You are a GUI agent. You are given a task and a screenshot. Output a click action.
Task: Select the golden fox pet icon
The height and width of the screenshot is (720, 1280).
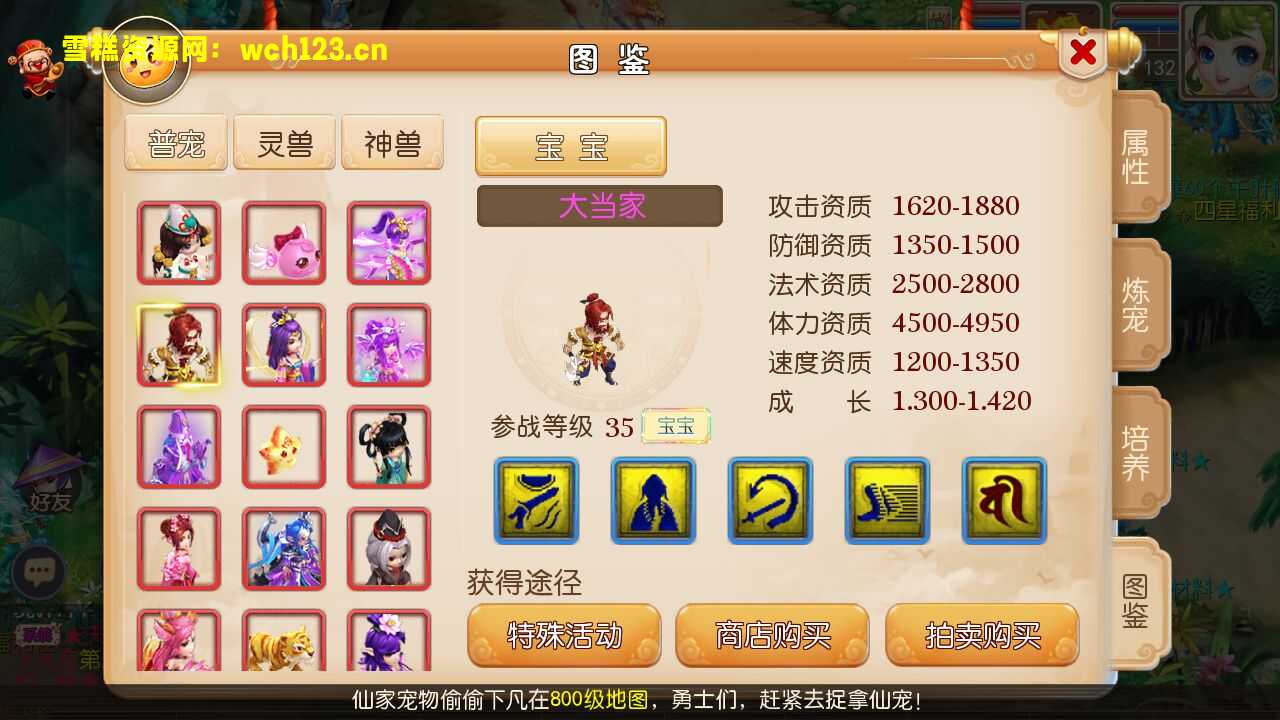click(x=283, y=446)
